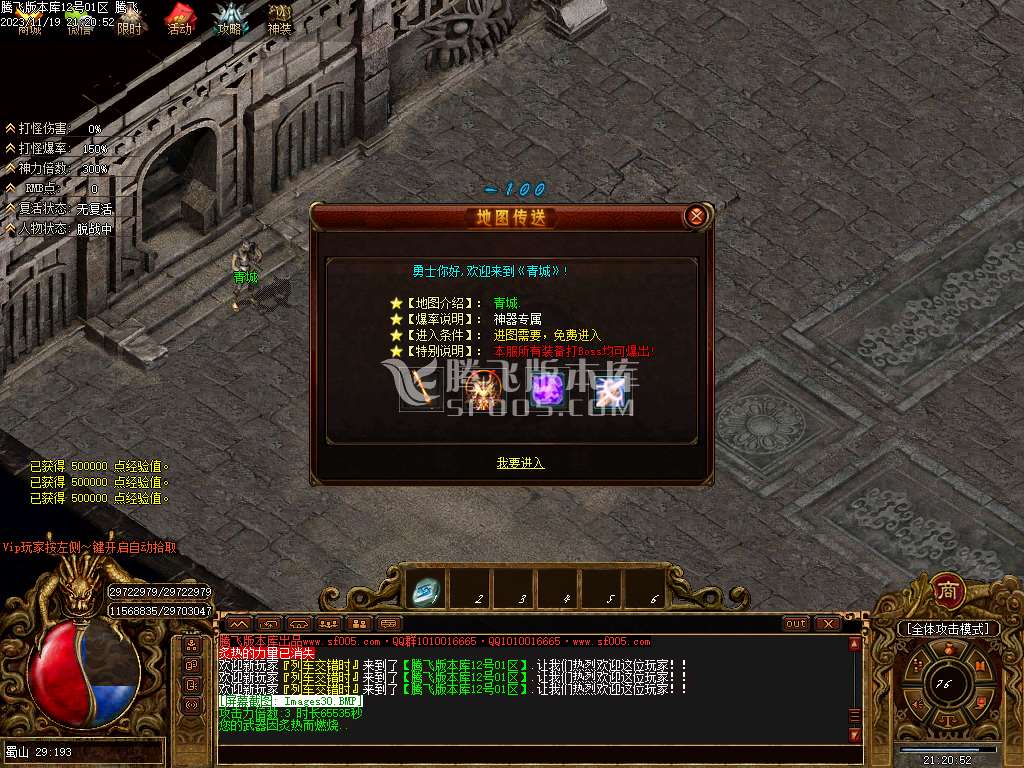Click the chat panel's out button

tap(796, 624)
